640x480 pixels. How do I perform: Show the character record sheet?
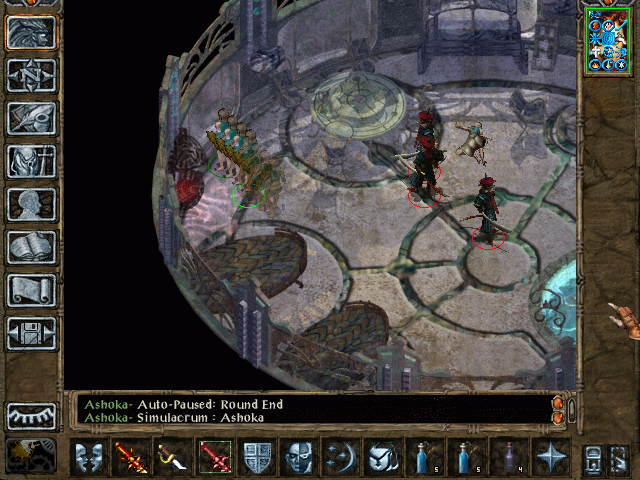32,204
